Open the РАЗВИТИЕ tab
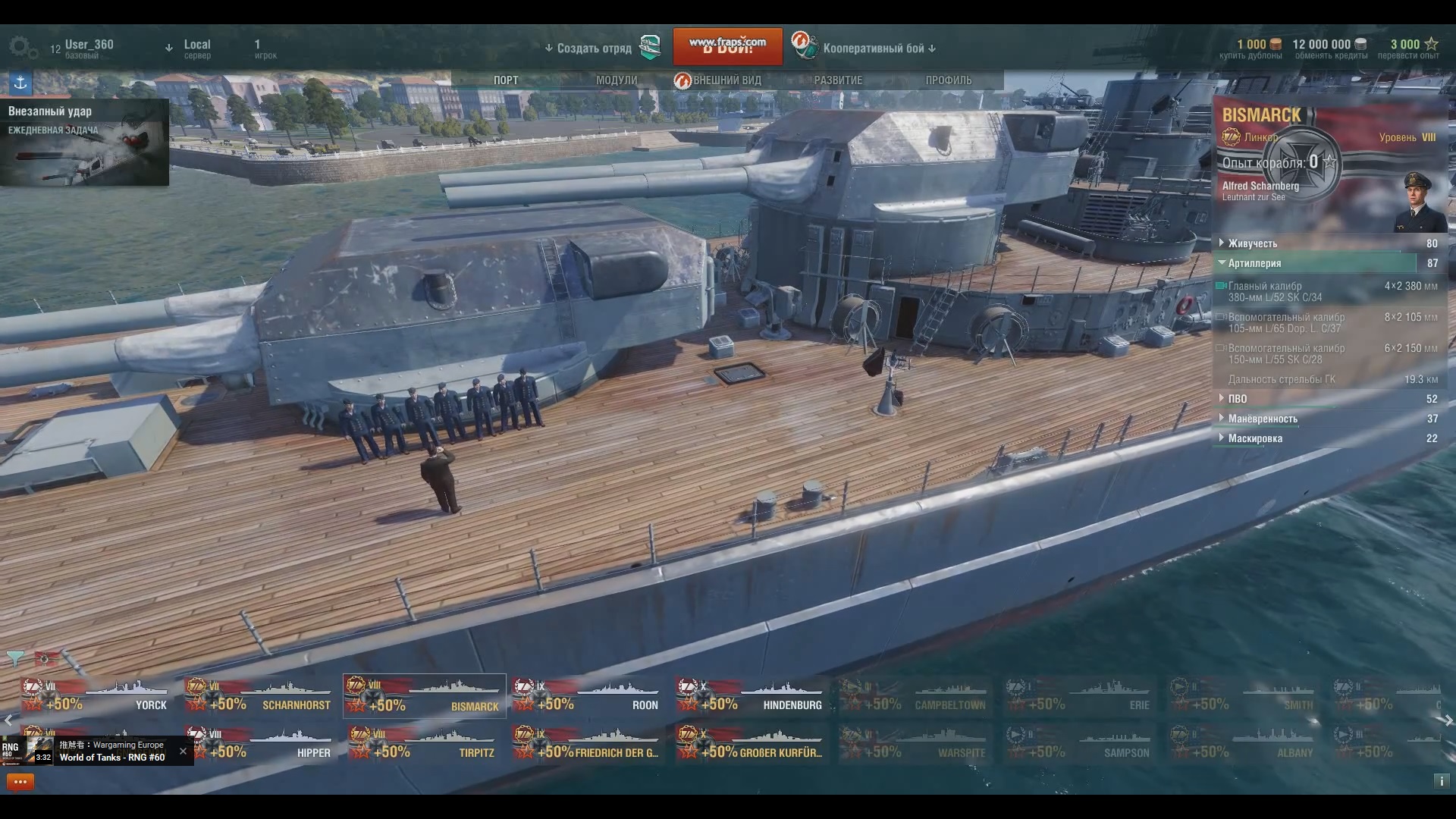 click(x=838, y=80)
